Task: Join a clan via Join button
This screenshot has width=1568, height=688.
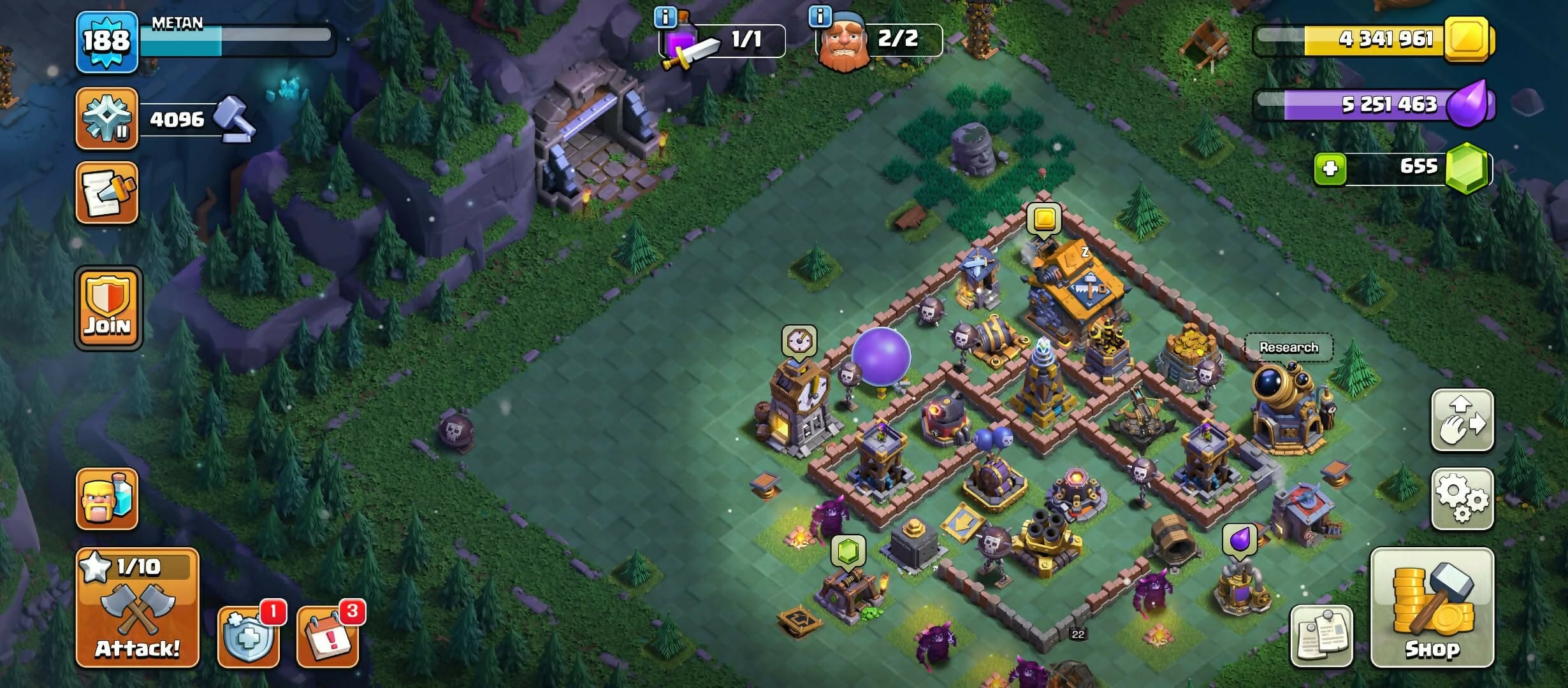Action: click(108, 308)
